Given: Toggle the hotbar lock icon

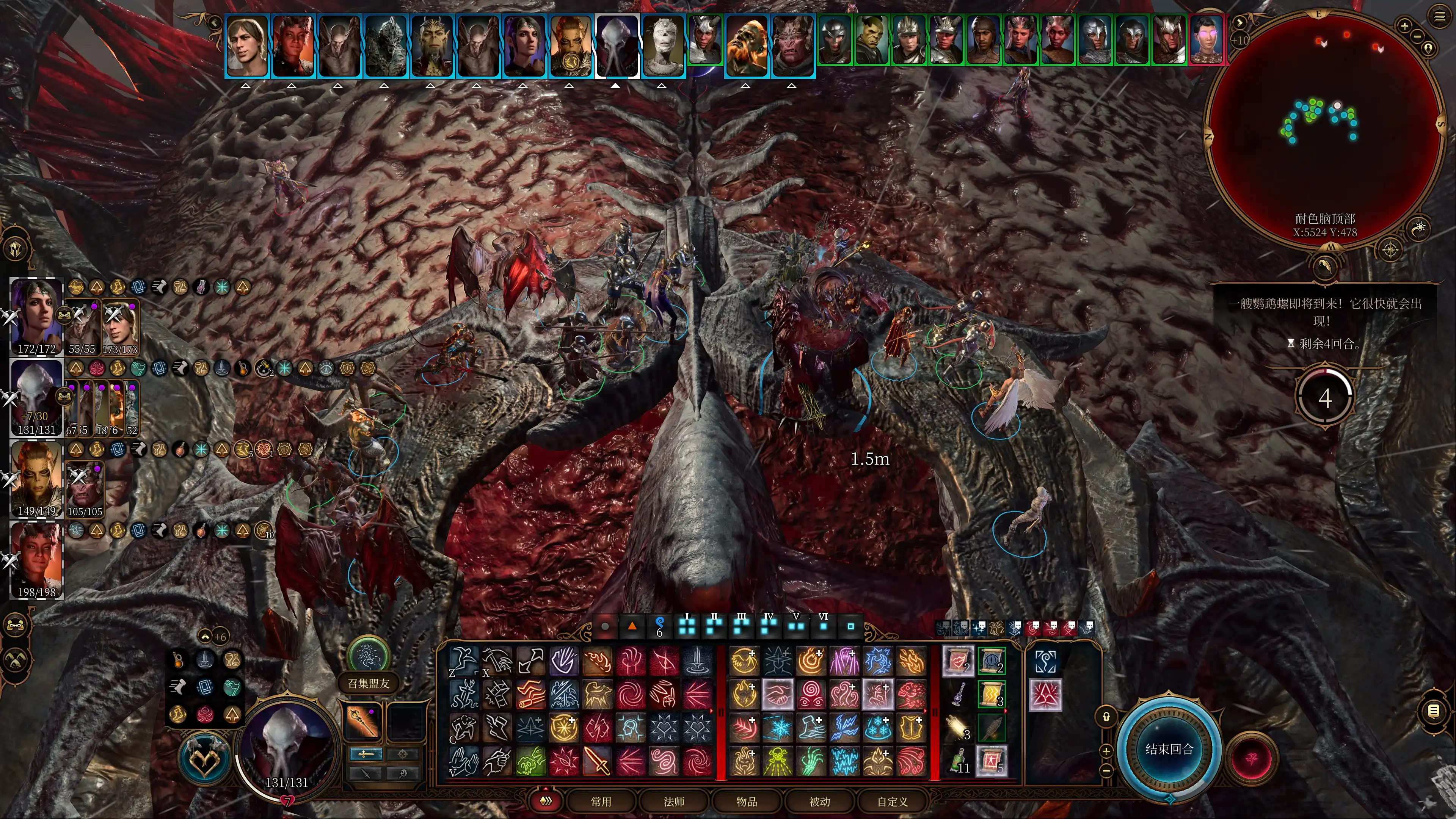Looking at the screenshot, I should click(1106, 717).
